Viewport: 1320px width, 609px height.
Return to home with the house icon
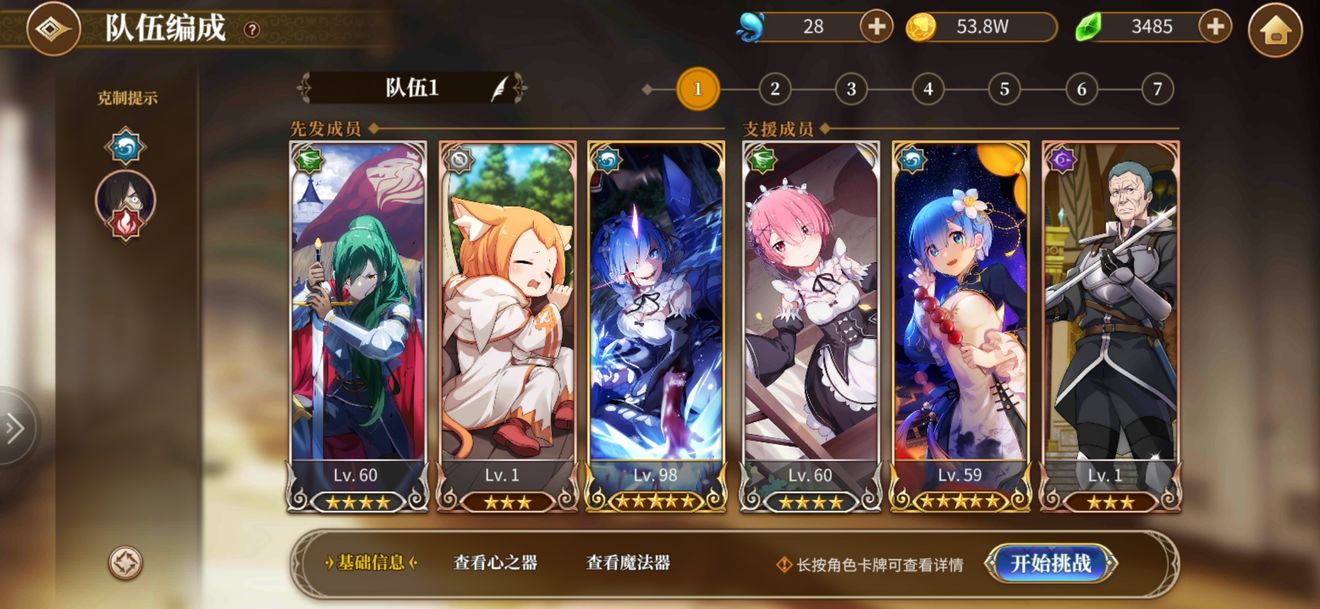pyautogui.click(x=1275, y=30)
